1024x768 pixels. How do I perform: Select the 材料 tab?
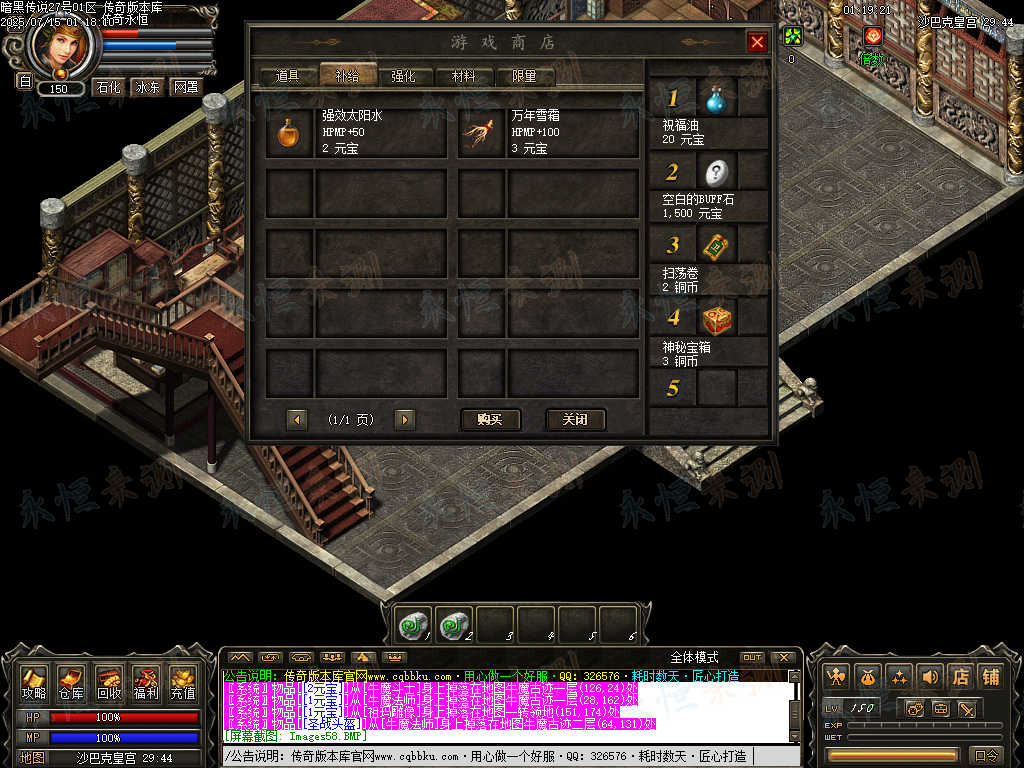click(x=464, y=75)
